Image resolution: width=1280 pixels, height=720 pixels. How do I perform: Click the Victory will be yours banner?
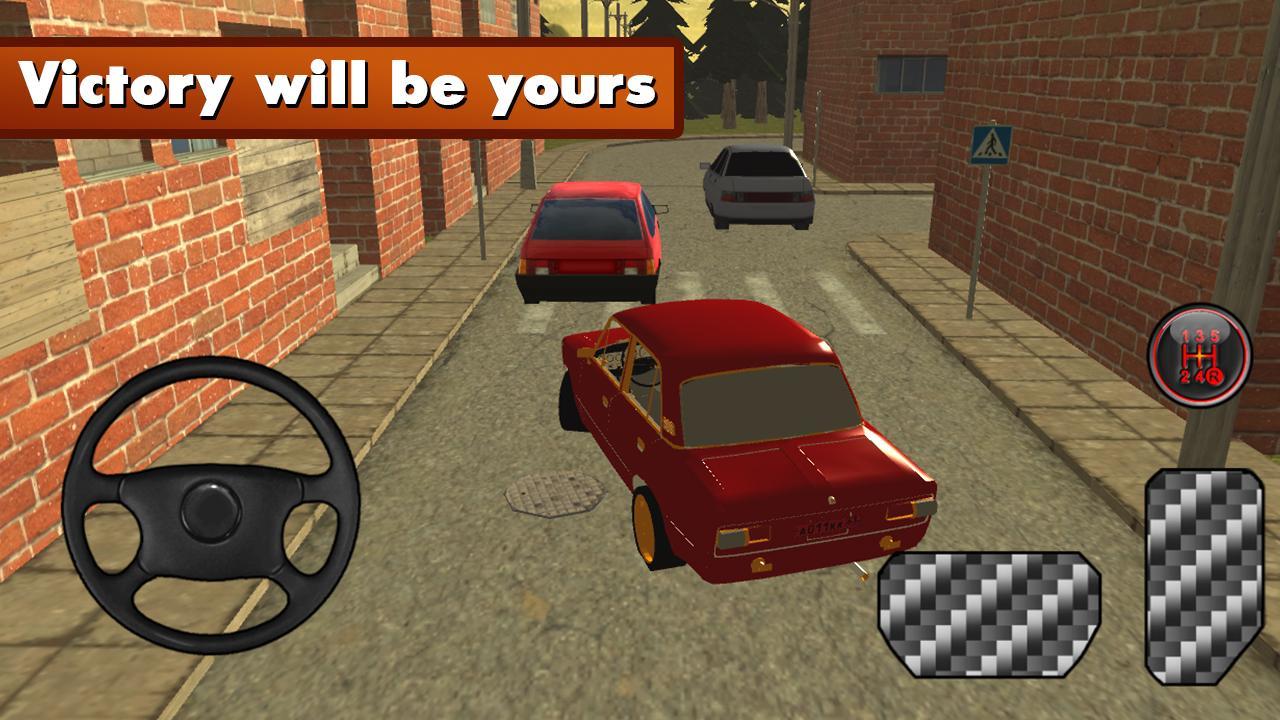pyautogui.click(x=340, y=85)
